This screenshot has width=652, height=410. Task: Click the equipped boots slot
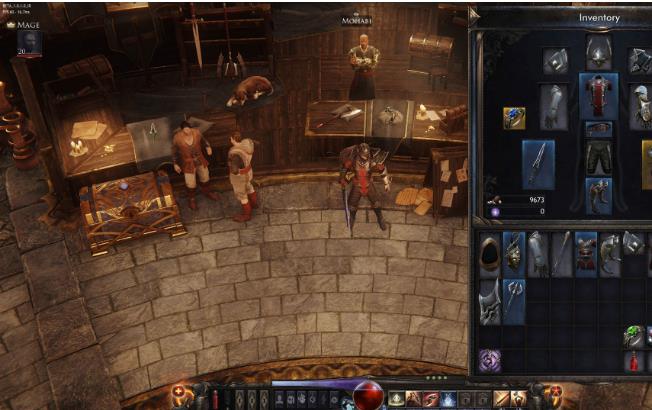tap(599, 193)
